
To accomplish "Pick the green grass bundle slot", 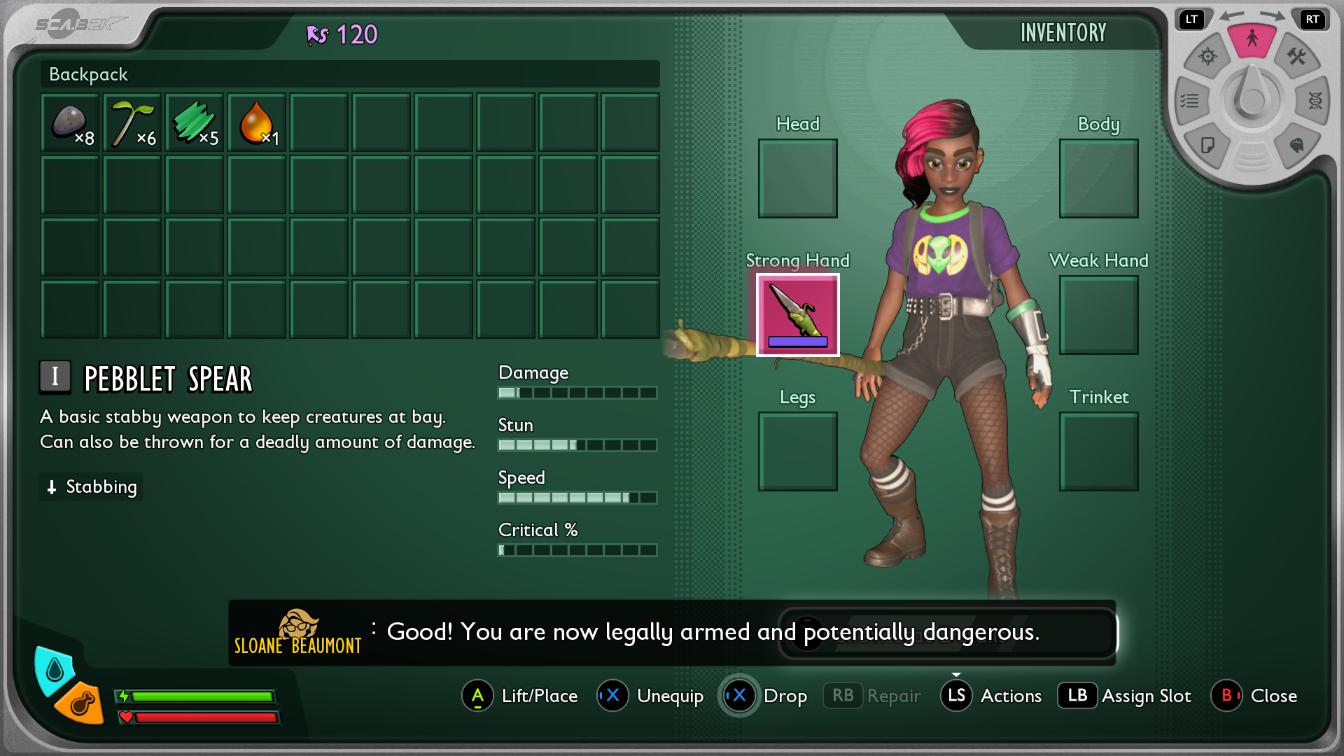I will pos(194,123).
